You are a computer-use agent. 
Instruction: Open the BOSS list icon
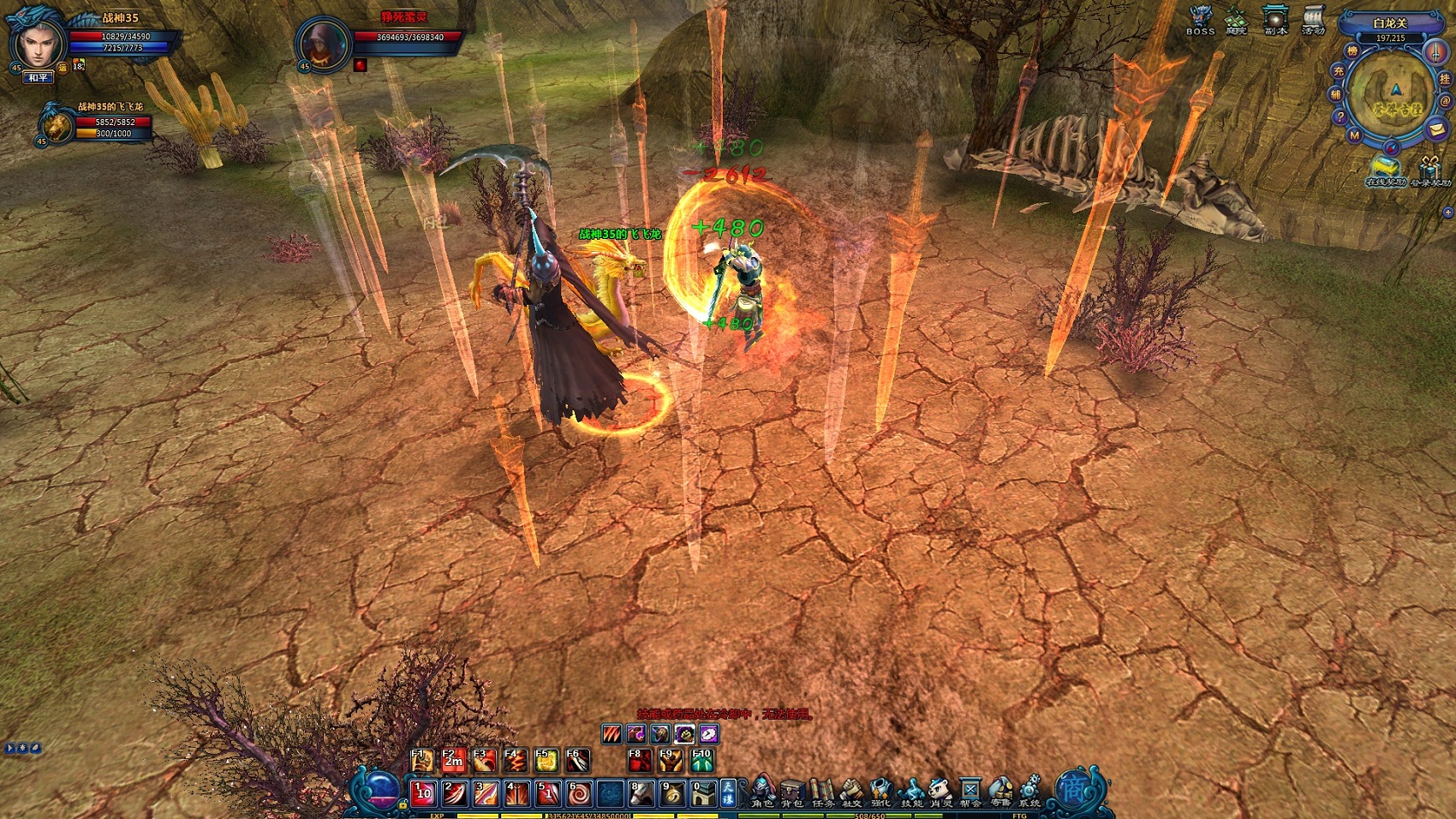point(1200,20)
